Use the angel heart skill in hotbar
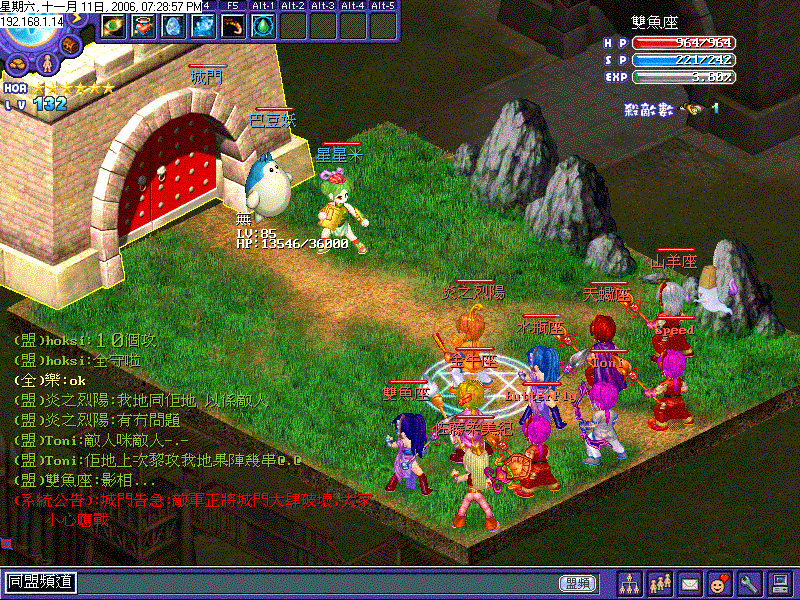Viewport: 800px width, 600px height. (144, 26)
